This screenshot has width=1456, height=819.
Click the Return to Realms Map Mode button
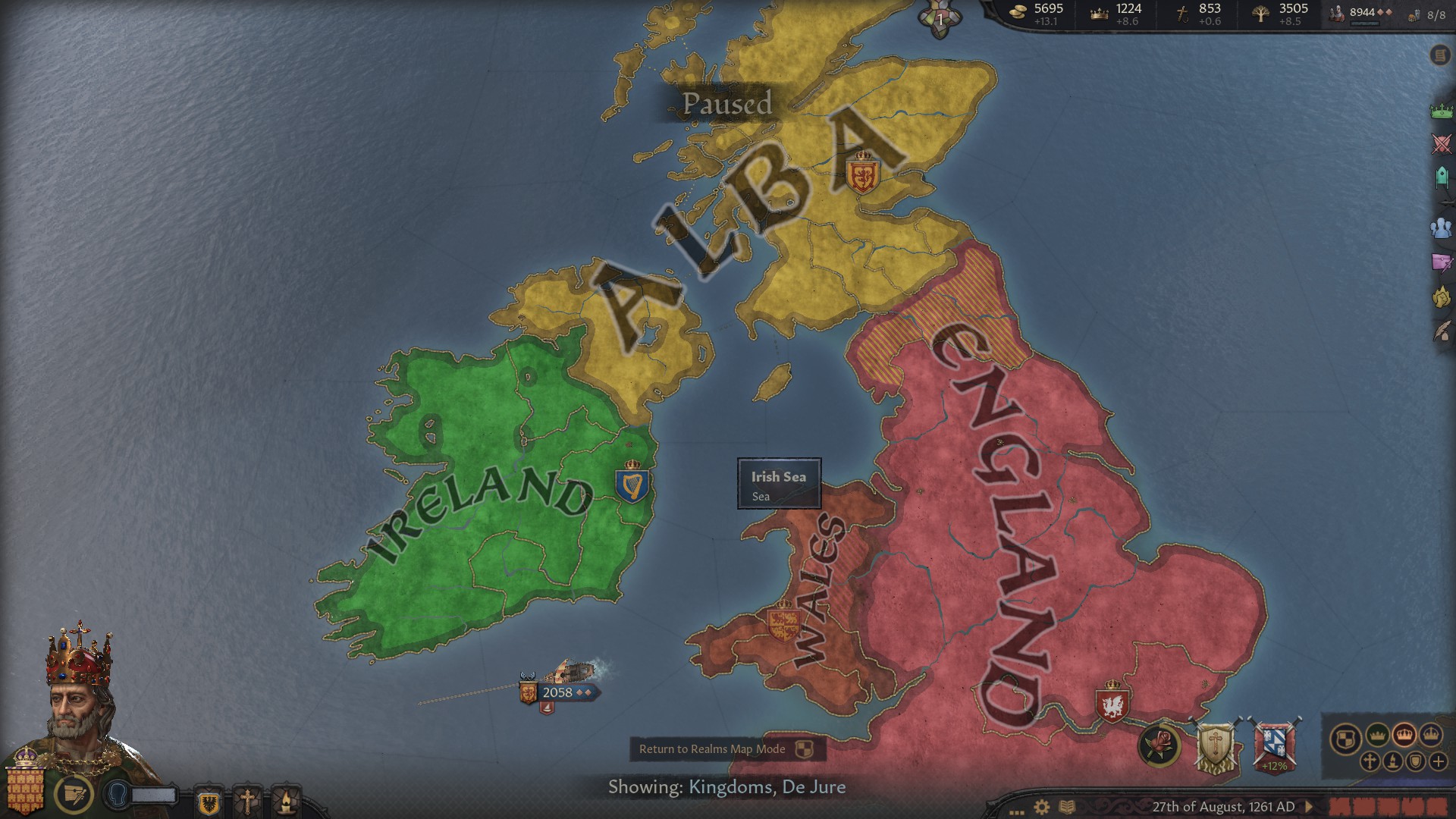click(726, 749)
